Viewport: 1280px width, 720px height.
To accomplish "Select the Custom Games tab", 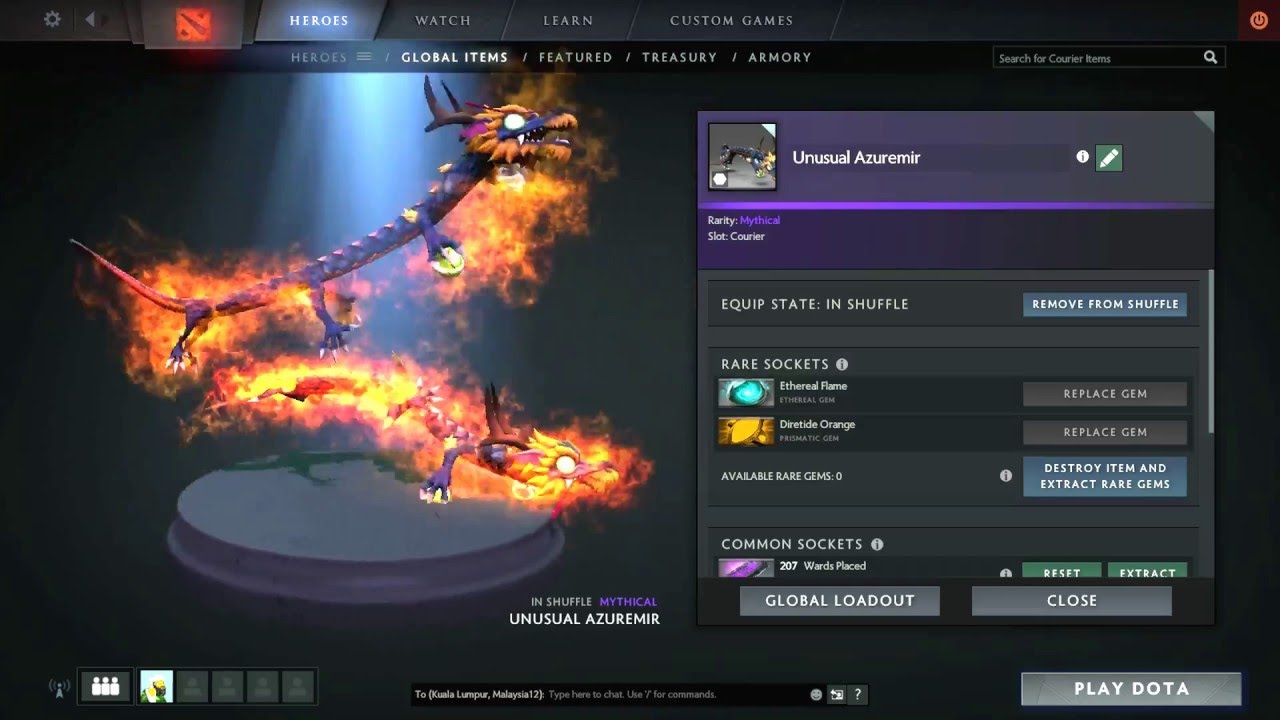I will pyautogui.click(x=731, y=21).
